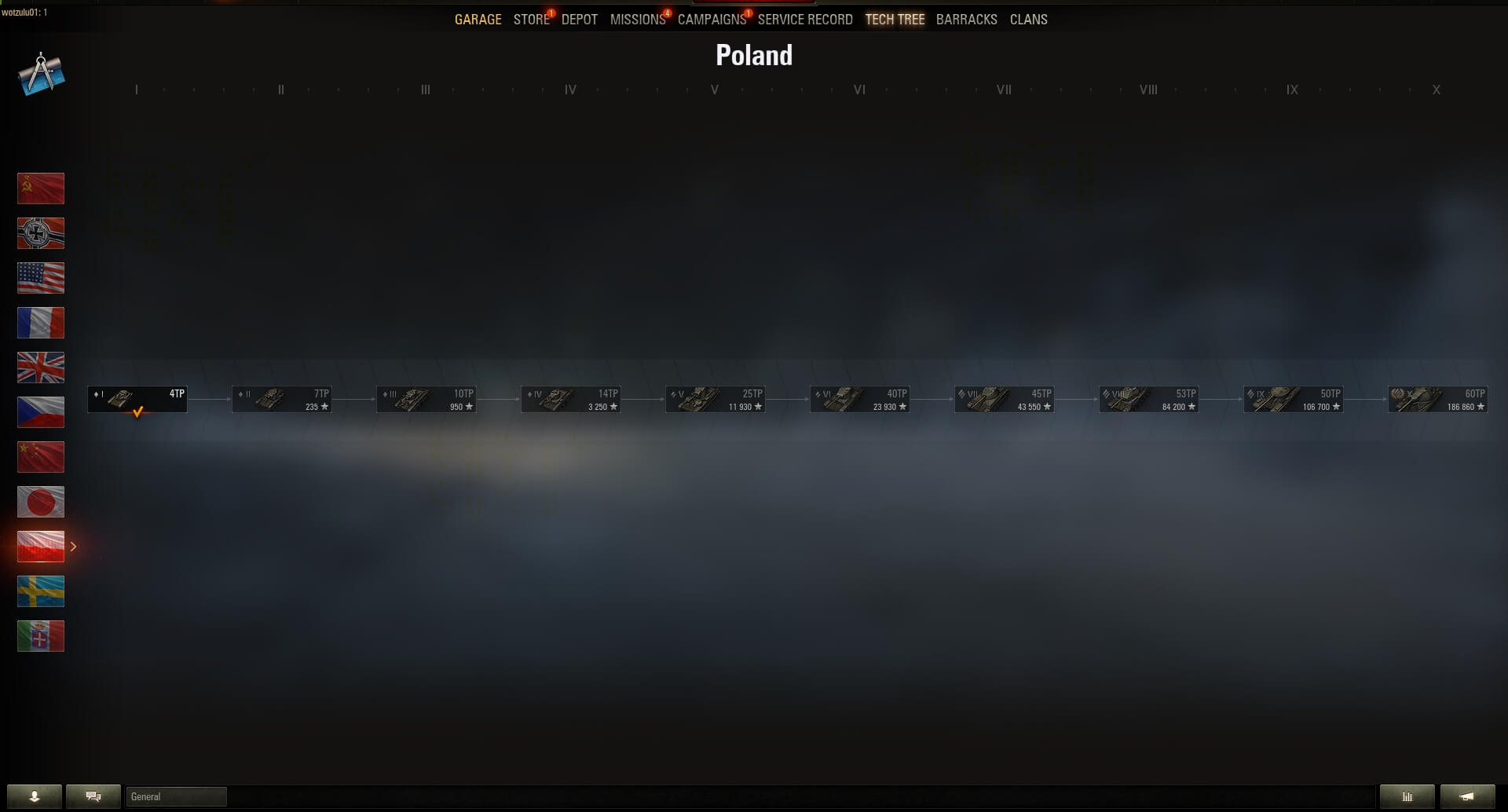The image size is (1508, 812).
Task: Click the download icon in bottom corner
Action: (35, 796)
